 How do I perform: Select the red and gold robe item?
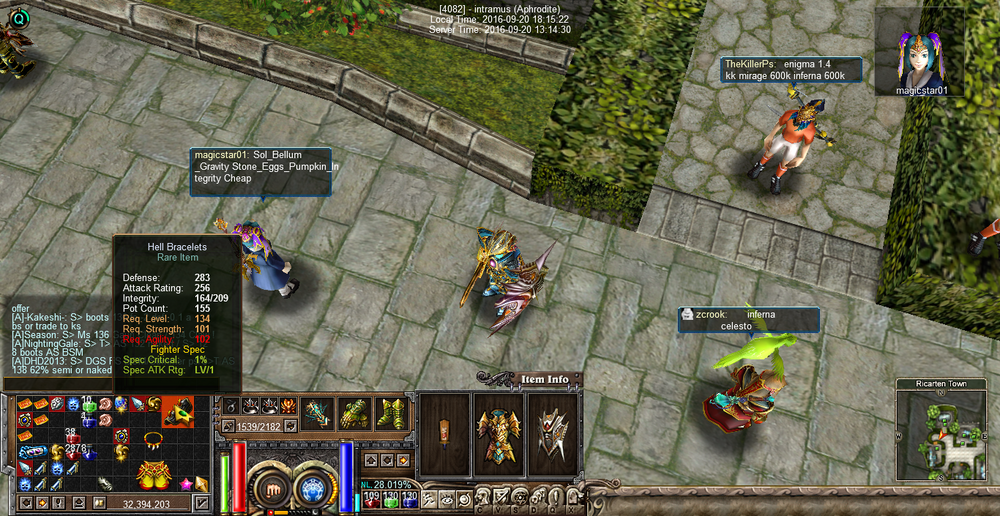point(152,476)
